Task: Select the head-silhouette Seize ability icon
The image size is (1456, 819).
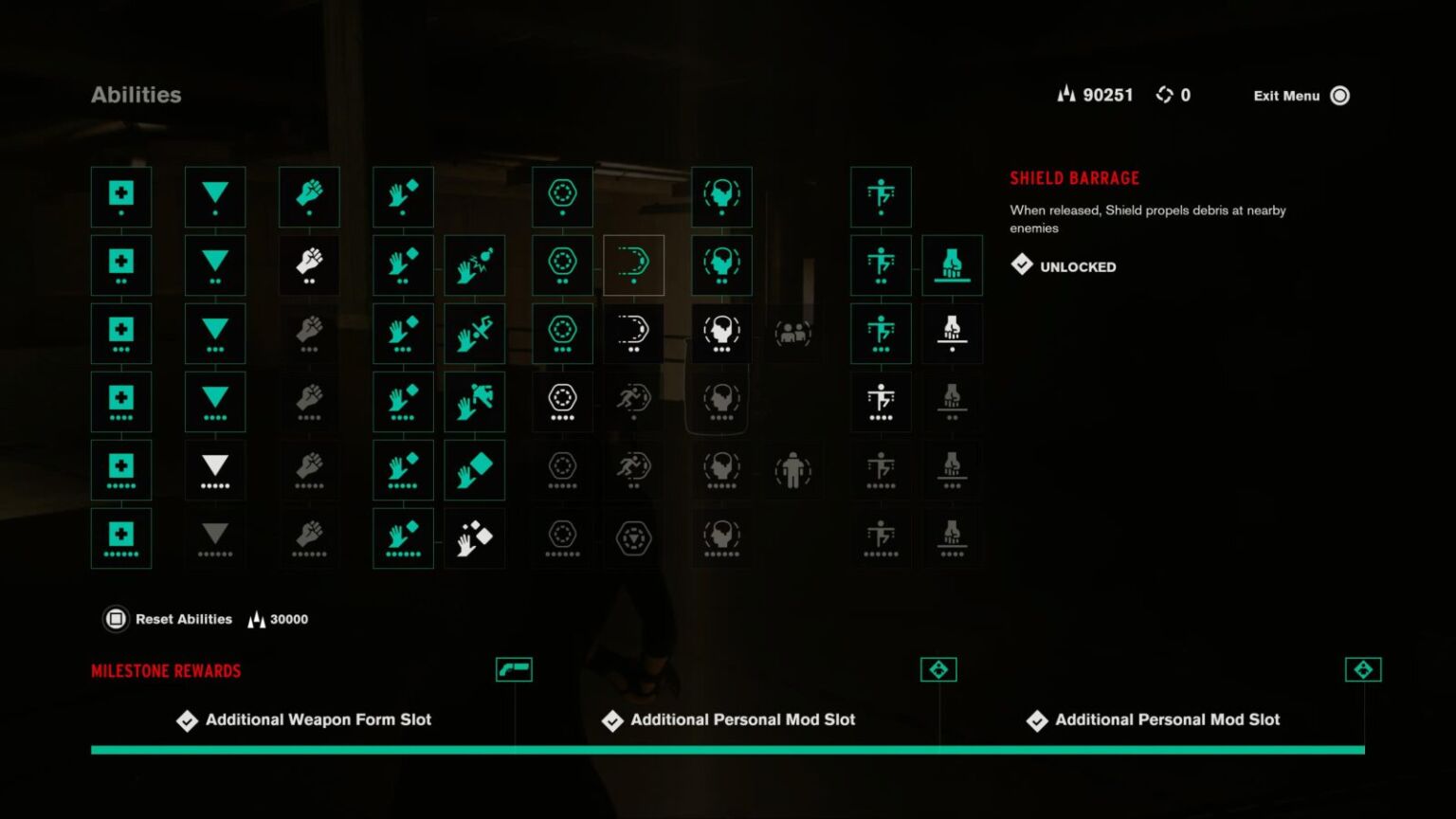Action: click(x=720, y=196)
